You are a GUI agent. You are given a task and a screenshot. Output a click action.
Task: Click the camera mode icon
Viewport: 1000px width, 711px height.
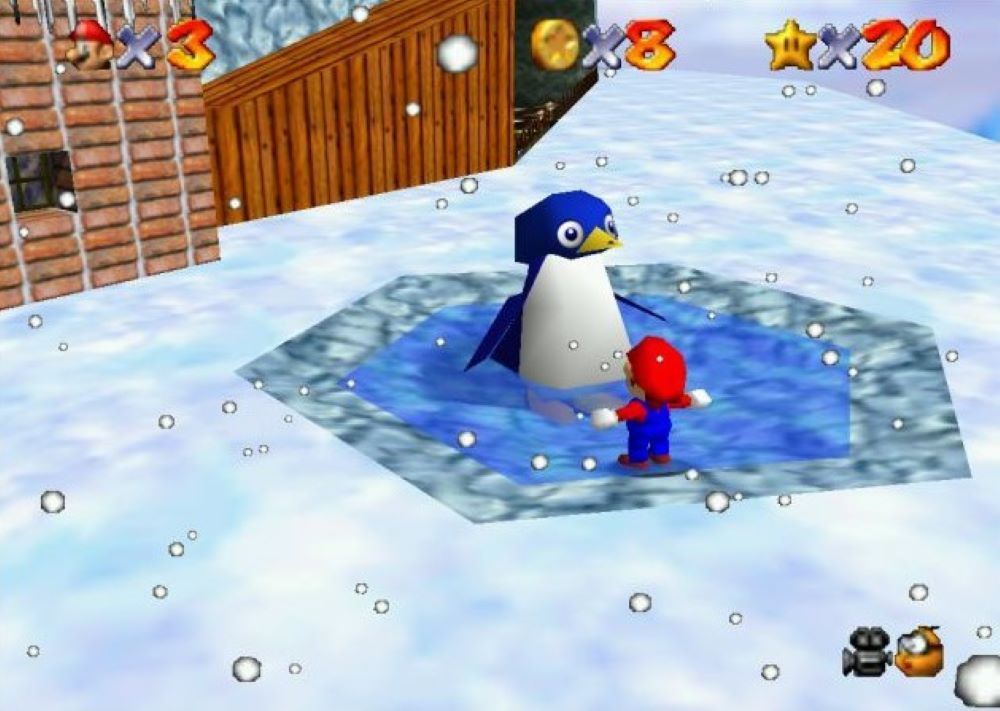[867, 650]
